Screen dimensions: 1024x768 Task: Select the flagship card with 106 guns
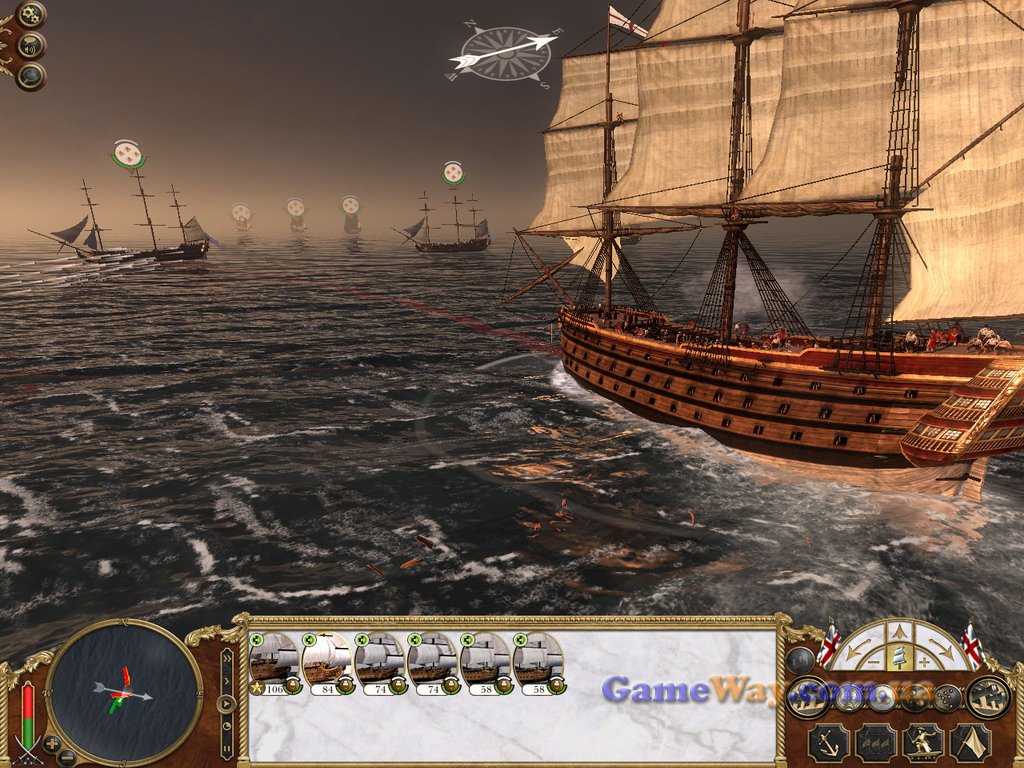click(274, 662)
